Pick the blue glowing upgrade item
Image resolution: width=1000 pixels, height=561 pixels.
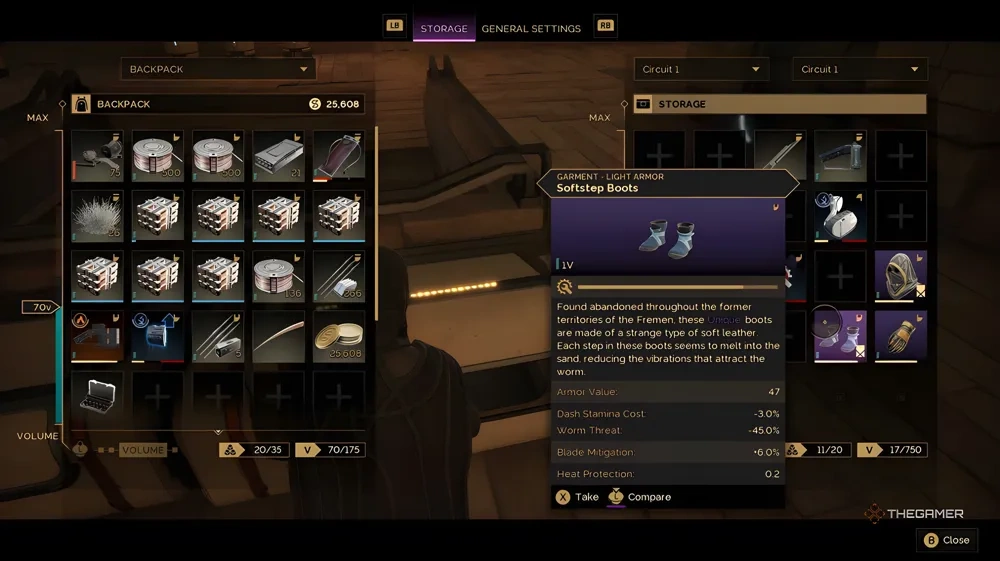pos(157,336)
